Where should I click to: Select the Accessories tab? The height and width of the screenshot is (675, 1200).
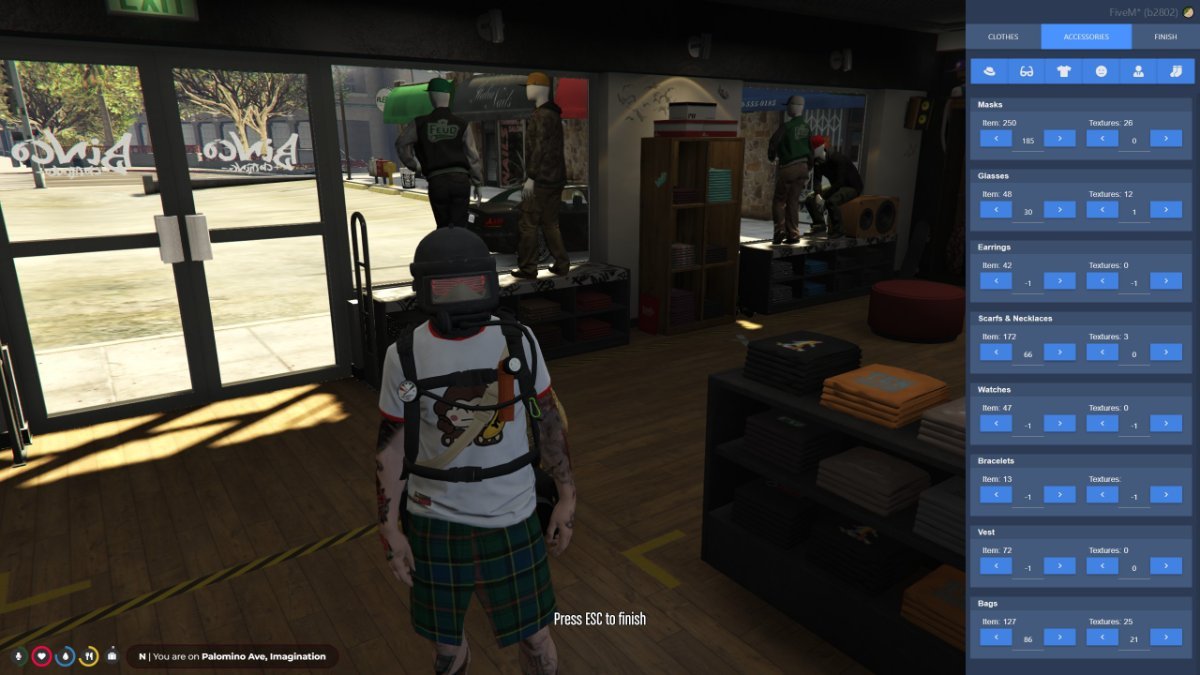[x=1086, y=37]
